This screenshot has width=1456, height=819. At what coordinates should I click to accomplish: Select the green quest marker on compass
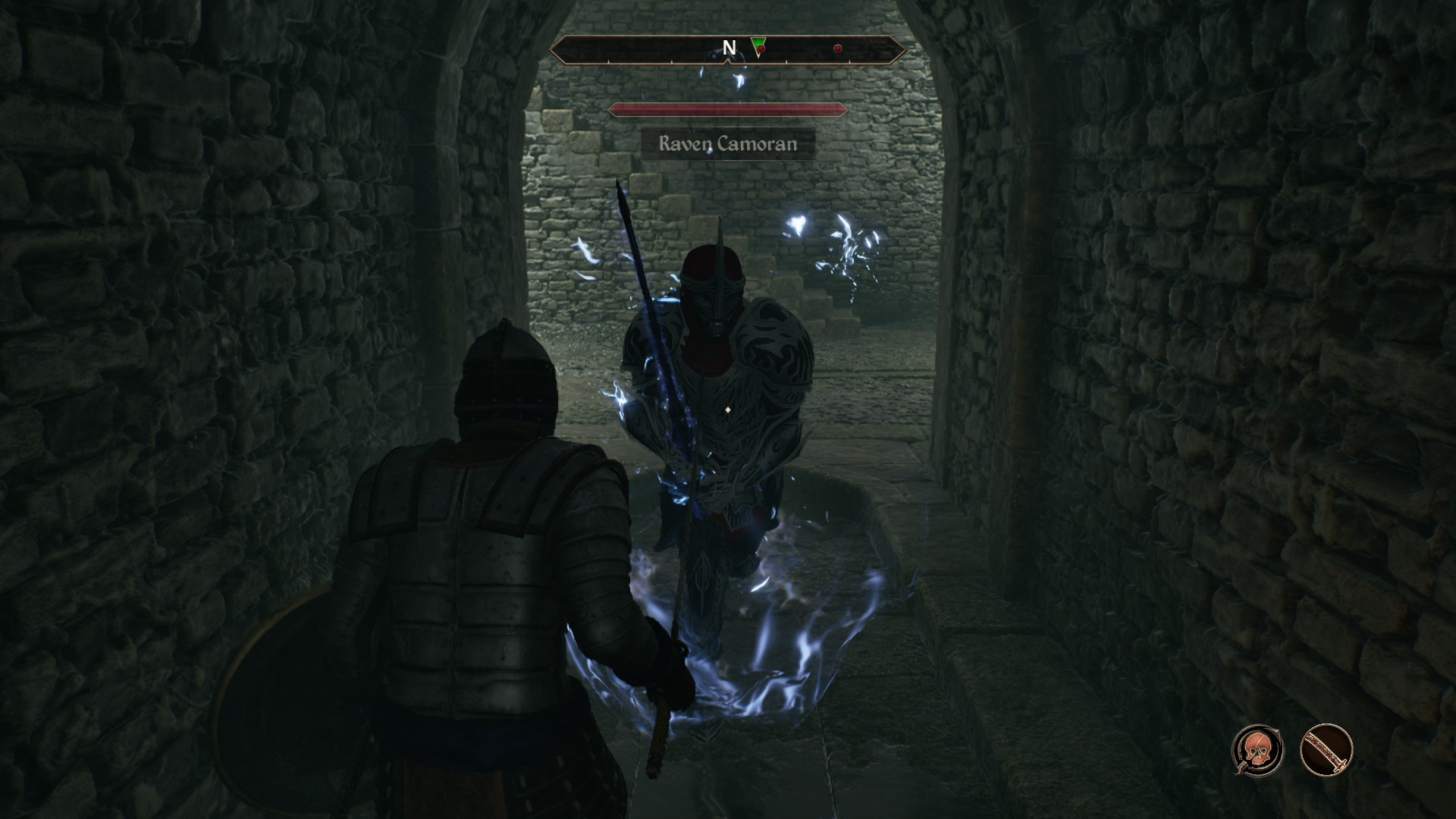click(758, 47)
